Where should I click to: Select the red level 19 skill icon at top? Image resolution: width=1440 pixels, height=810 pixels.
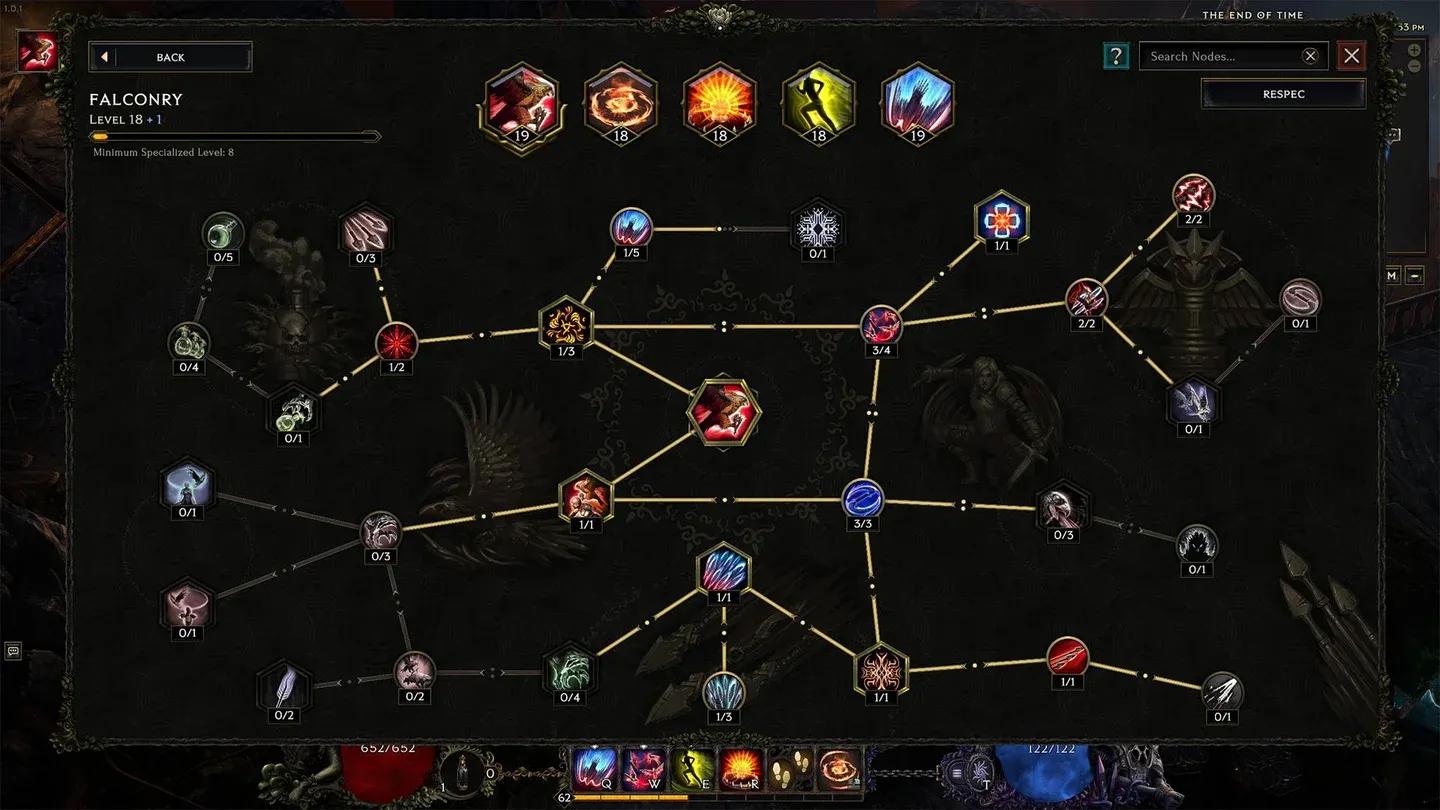(x=520, y=101)
